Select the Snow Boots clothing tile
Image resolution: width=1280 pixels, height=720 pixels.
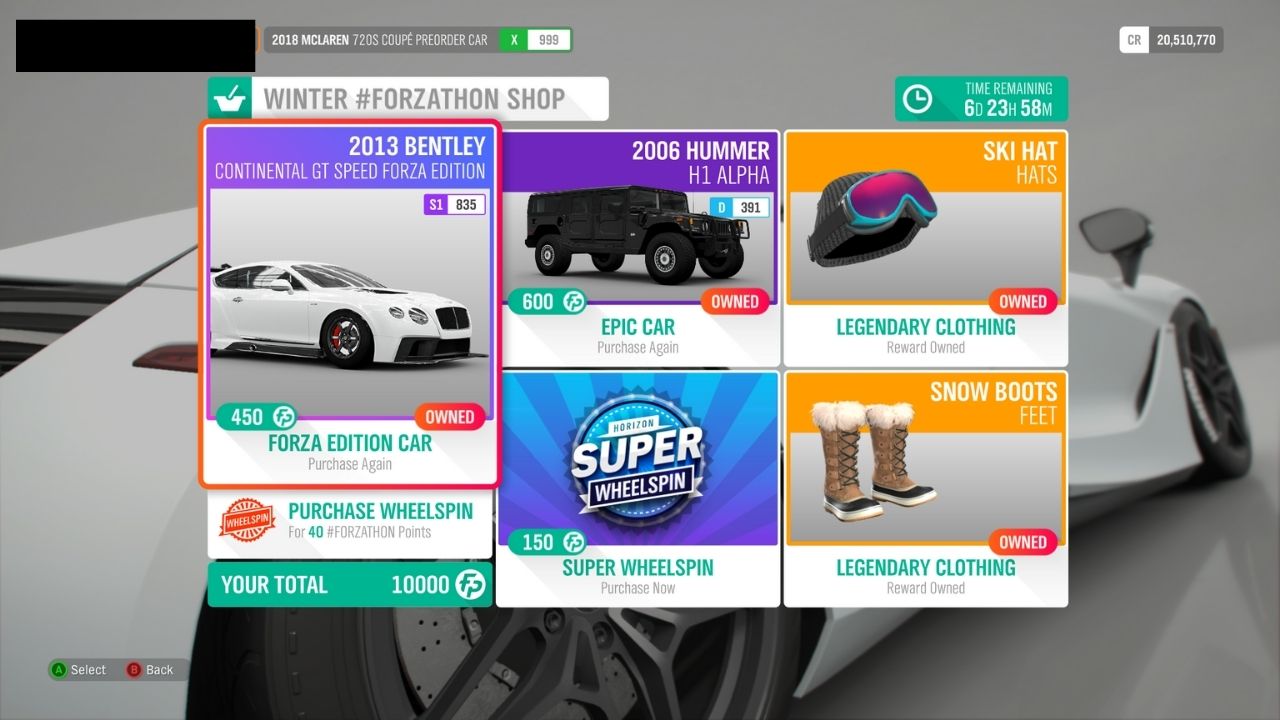click(x=925, y=488)
